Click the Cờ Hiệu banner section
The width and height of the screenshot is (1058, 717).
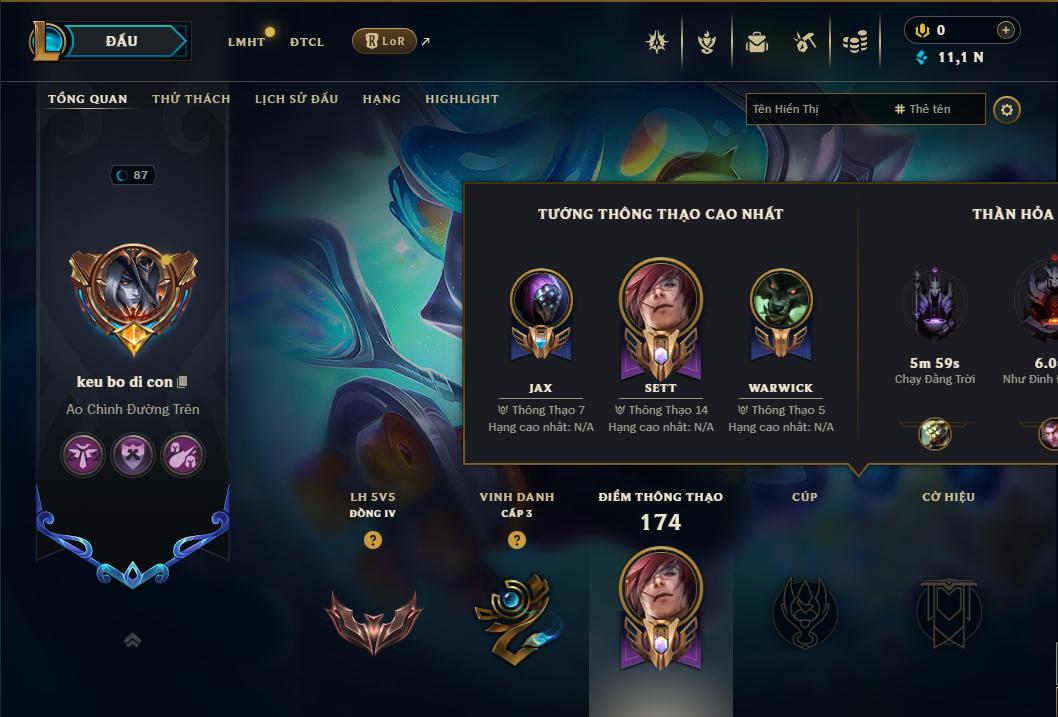tap(948, 609)
